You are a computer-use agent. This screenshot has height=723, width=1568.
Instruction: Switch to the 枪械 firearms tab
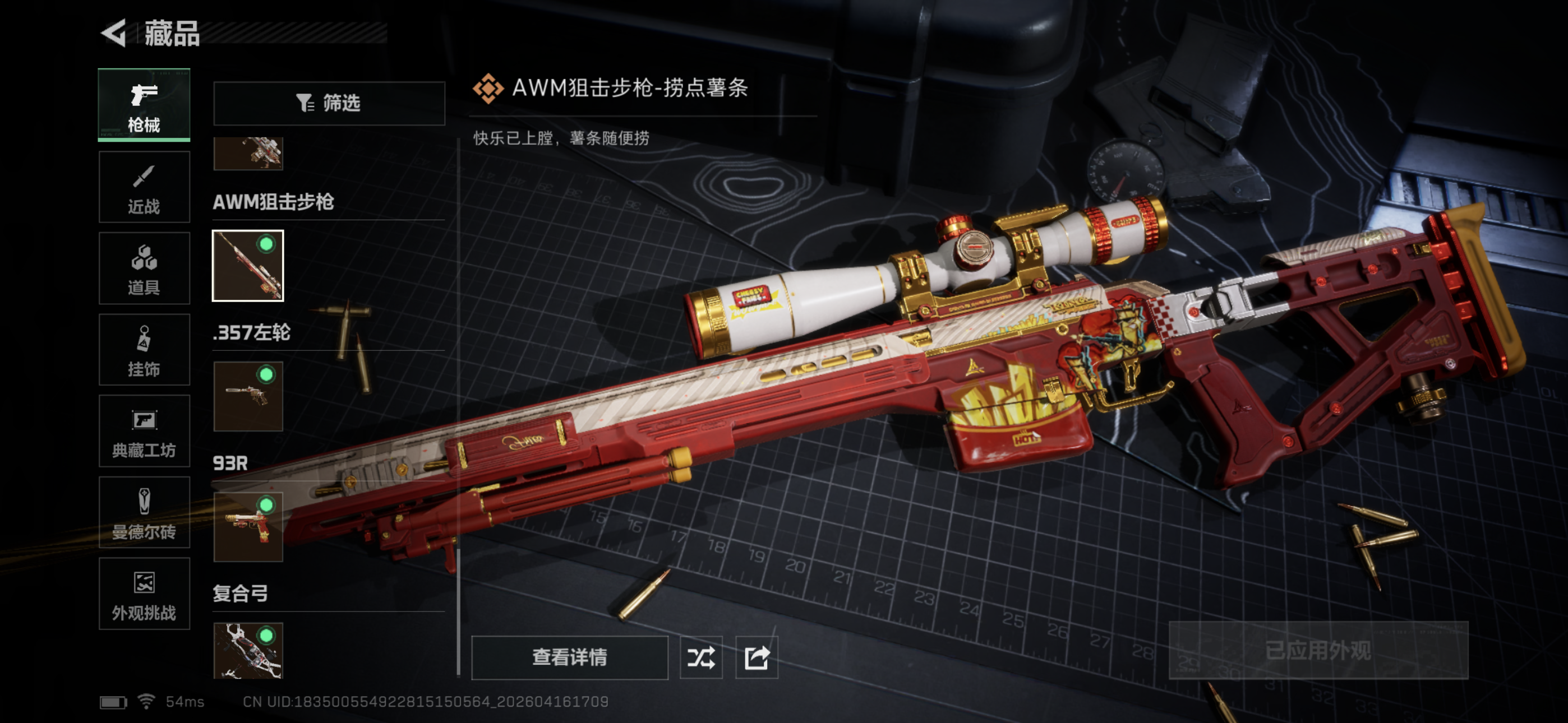point(144,105)
